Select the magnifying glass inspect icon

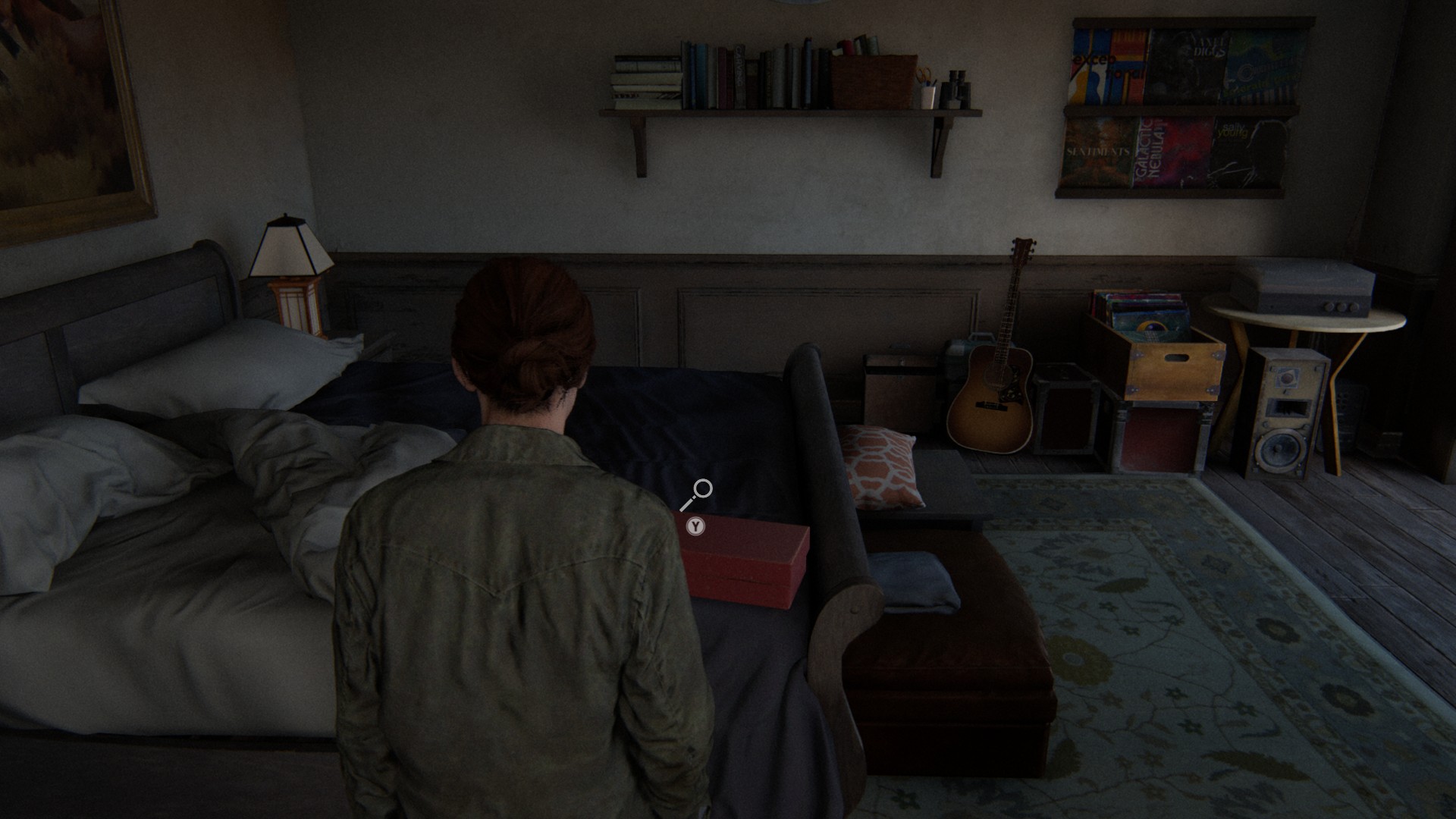(x=697, y=494)
